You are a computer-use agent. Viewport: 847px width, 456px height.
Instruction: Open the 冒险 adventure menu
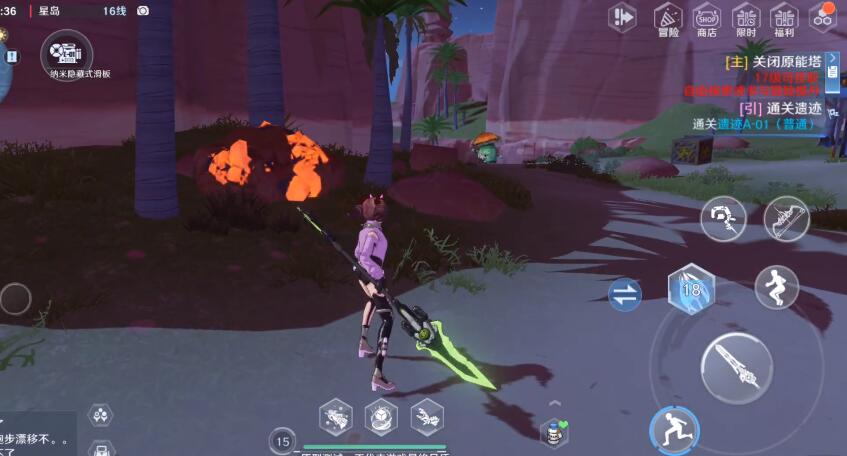point(667,19)
